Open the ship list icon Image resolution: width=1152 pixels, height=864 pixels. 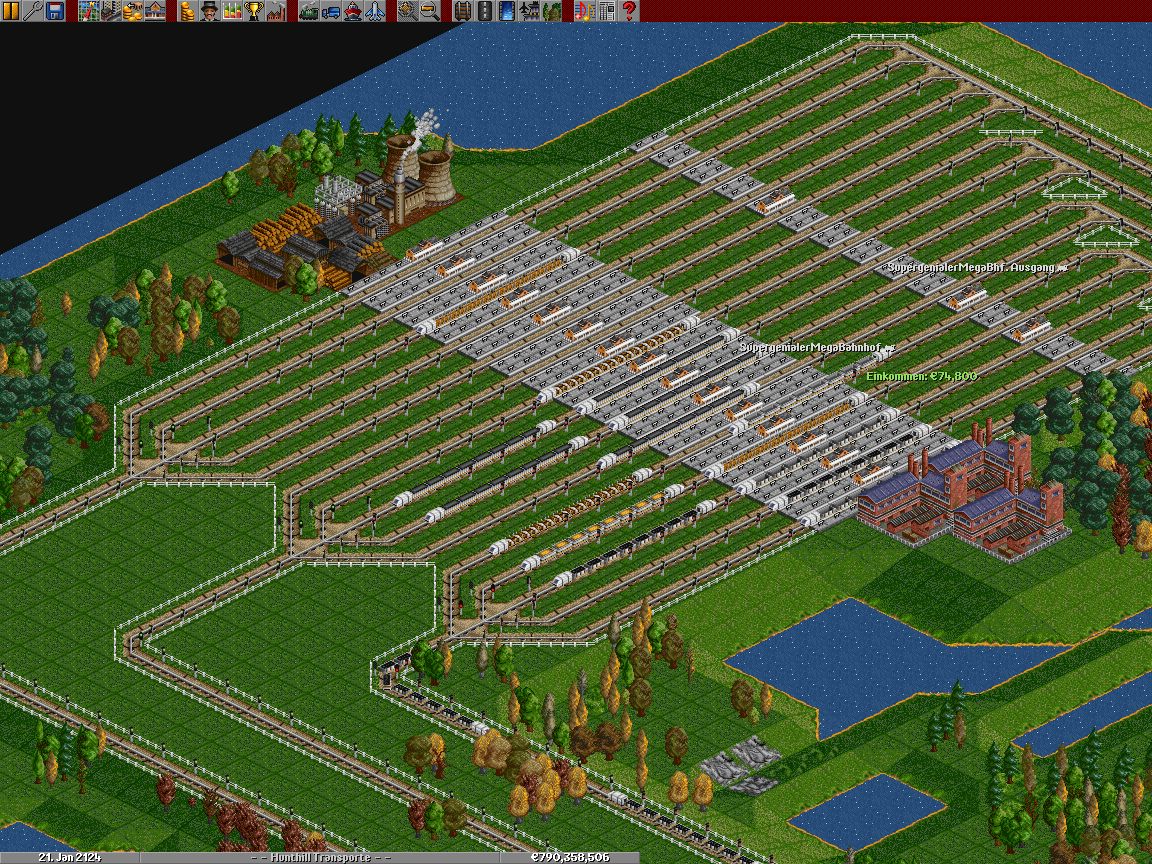point(352,11)
